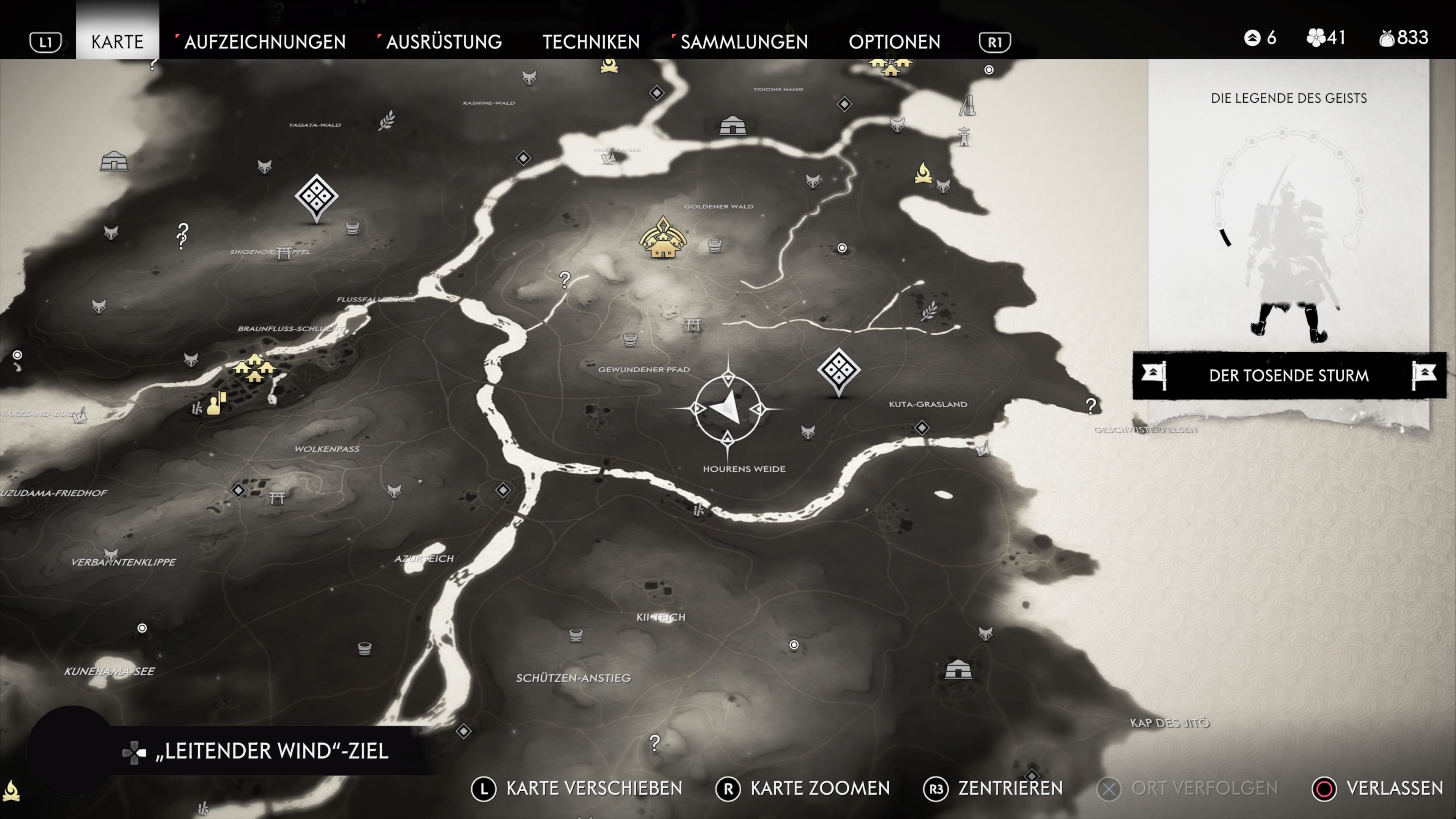
Task: Click the question mark near Geschwisterfelsen
Action: tap(1091, 405)
